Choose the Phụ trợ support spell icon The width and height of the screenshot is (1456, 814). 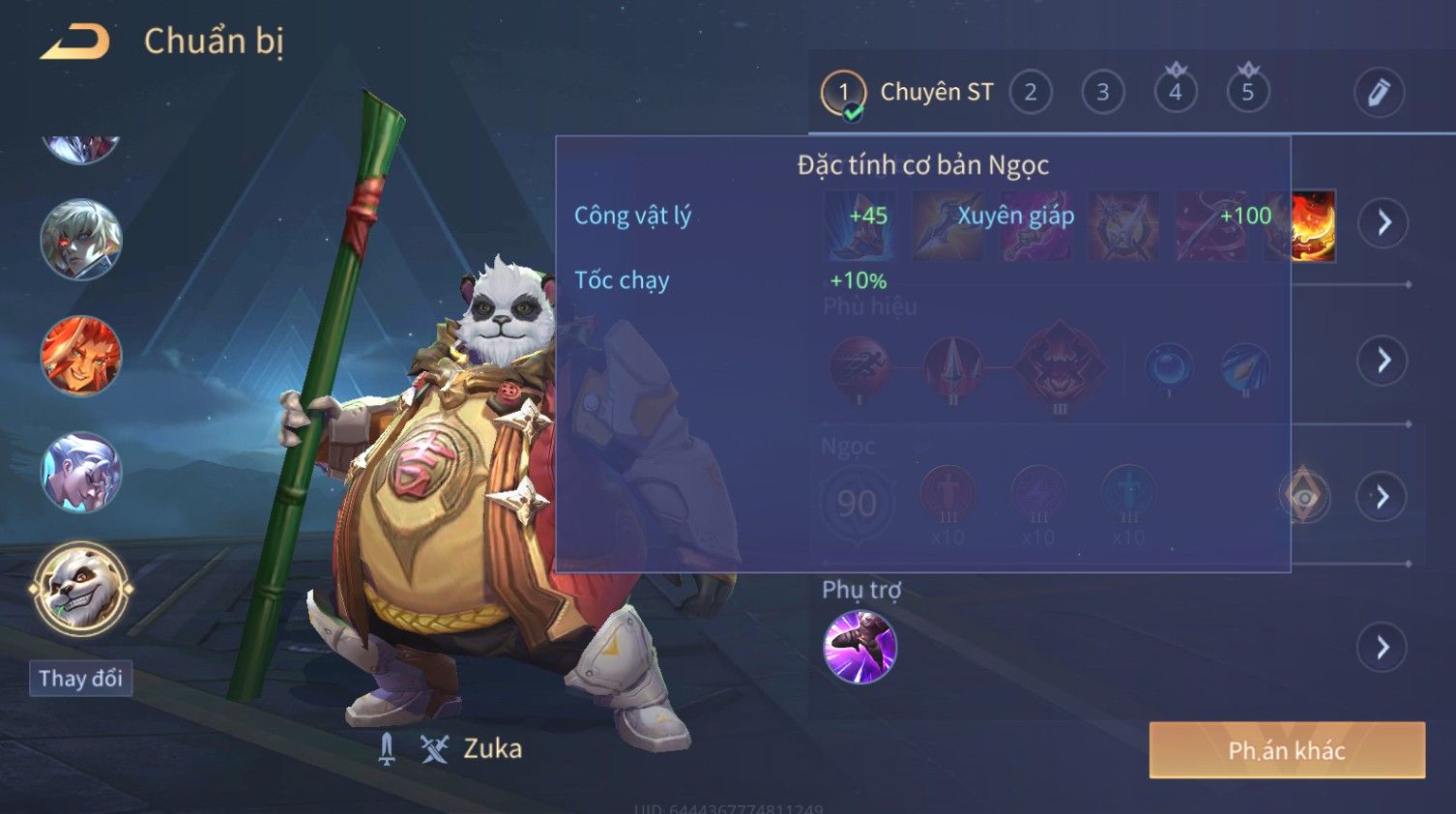pyautogui.click(x=859, y=647)
